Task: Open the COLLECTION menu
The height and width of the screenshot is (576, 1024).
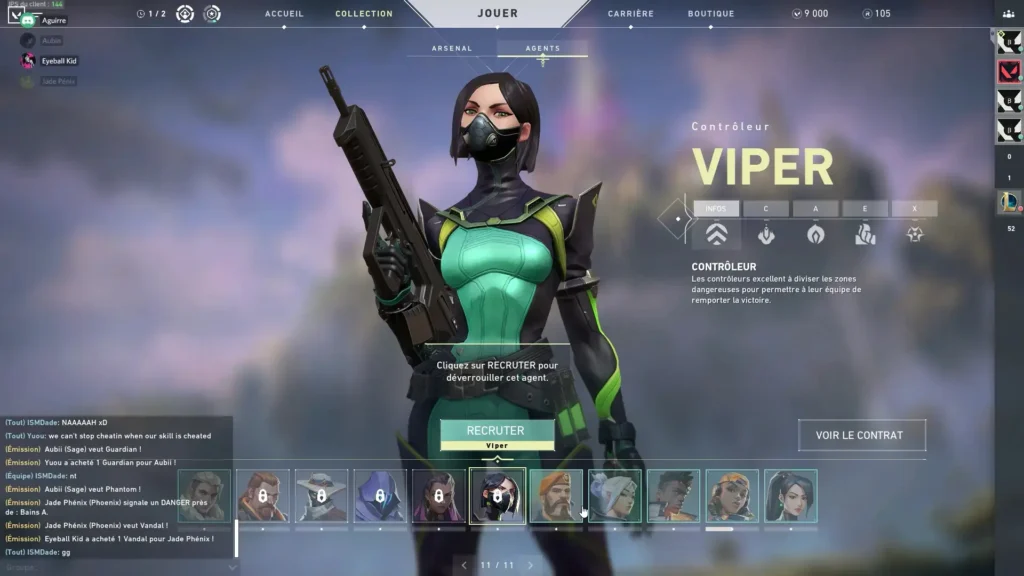Action: pos(364,14)
